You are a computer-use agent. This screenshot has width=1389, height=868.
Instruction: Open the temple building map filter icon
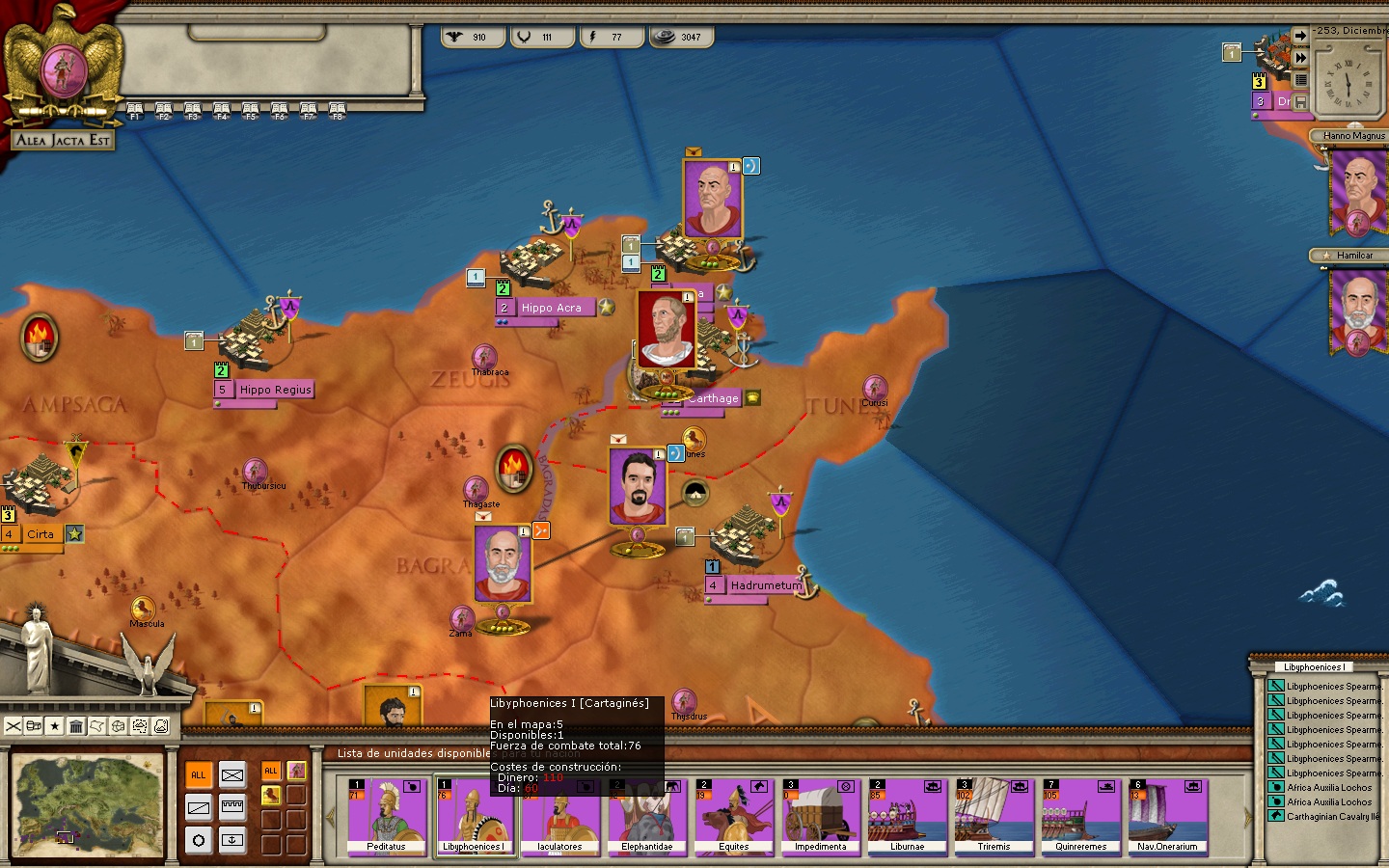(76, 726)
